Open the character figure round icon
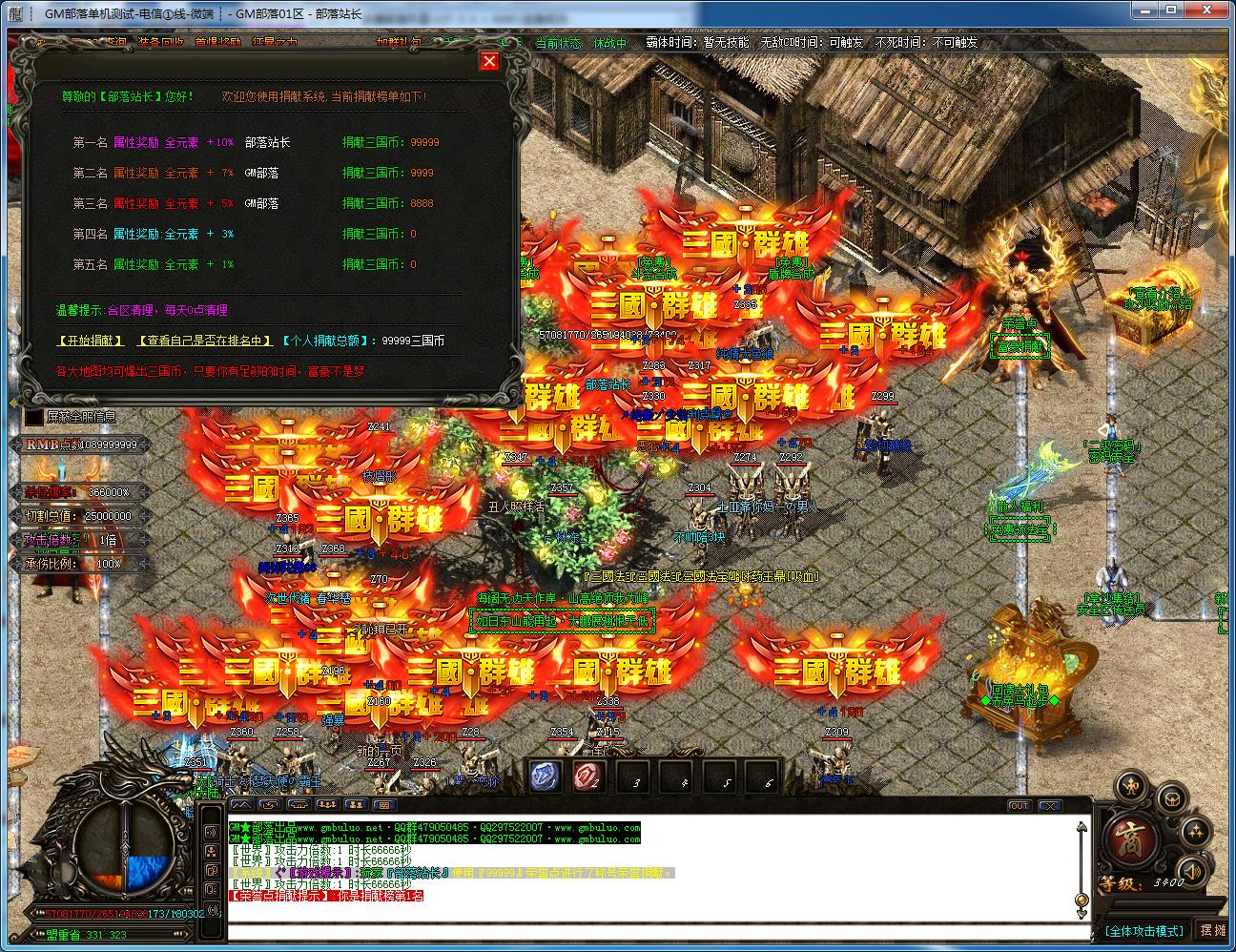Viewport: 1236px width, 952px height. [x=1132, y=788]
